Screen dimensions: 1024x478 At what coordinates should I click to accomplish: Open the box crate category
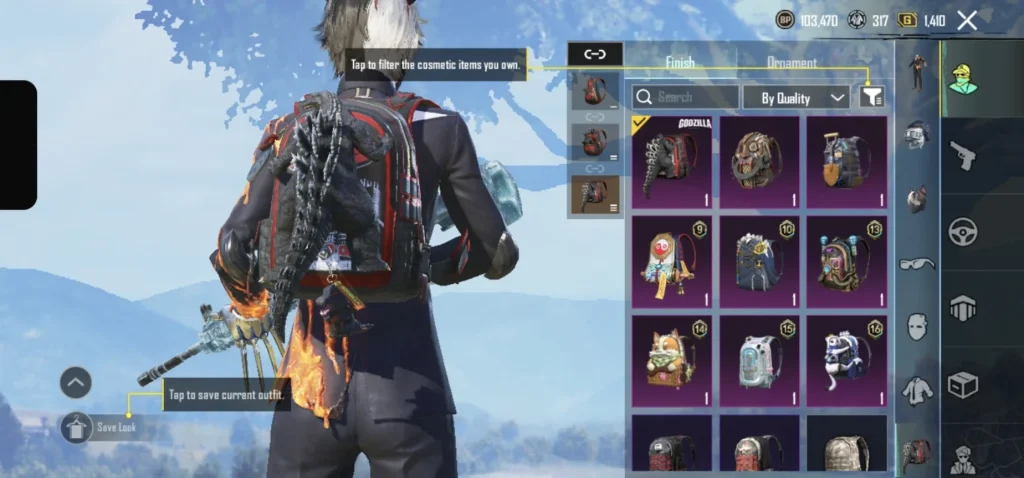pos(964,384)
